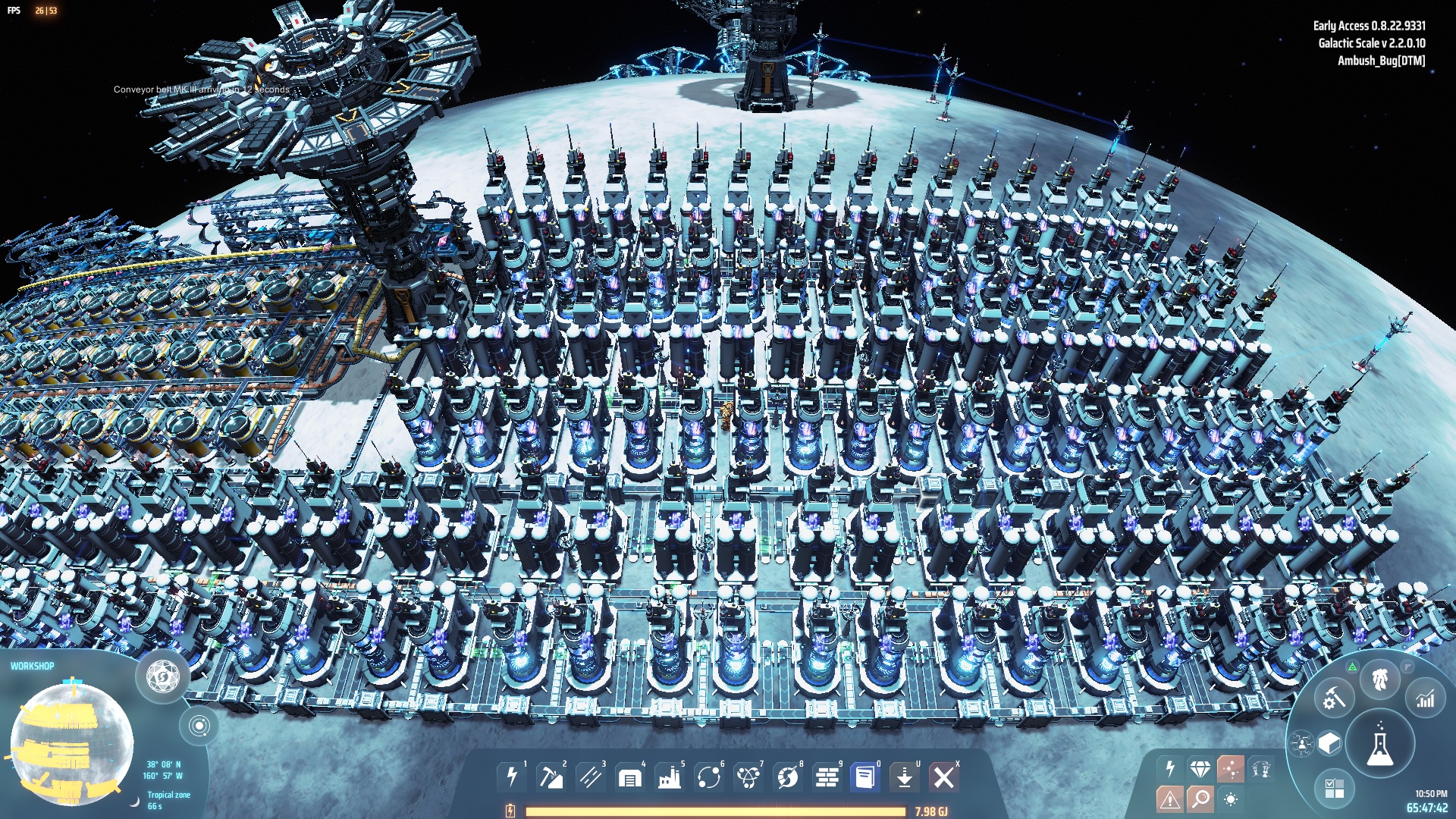Activate Dismantle mode with the X button

coord(944,776)
